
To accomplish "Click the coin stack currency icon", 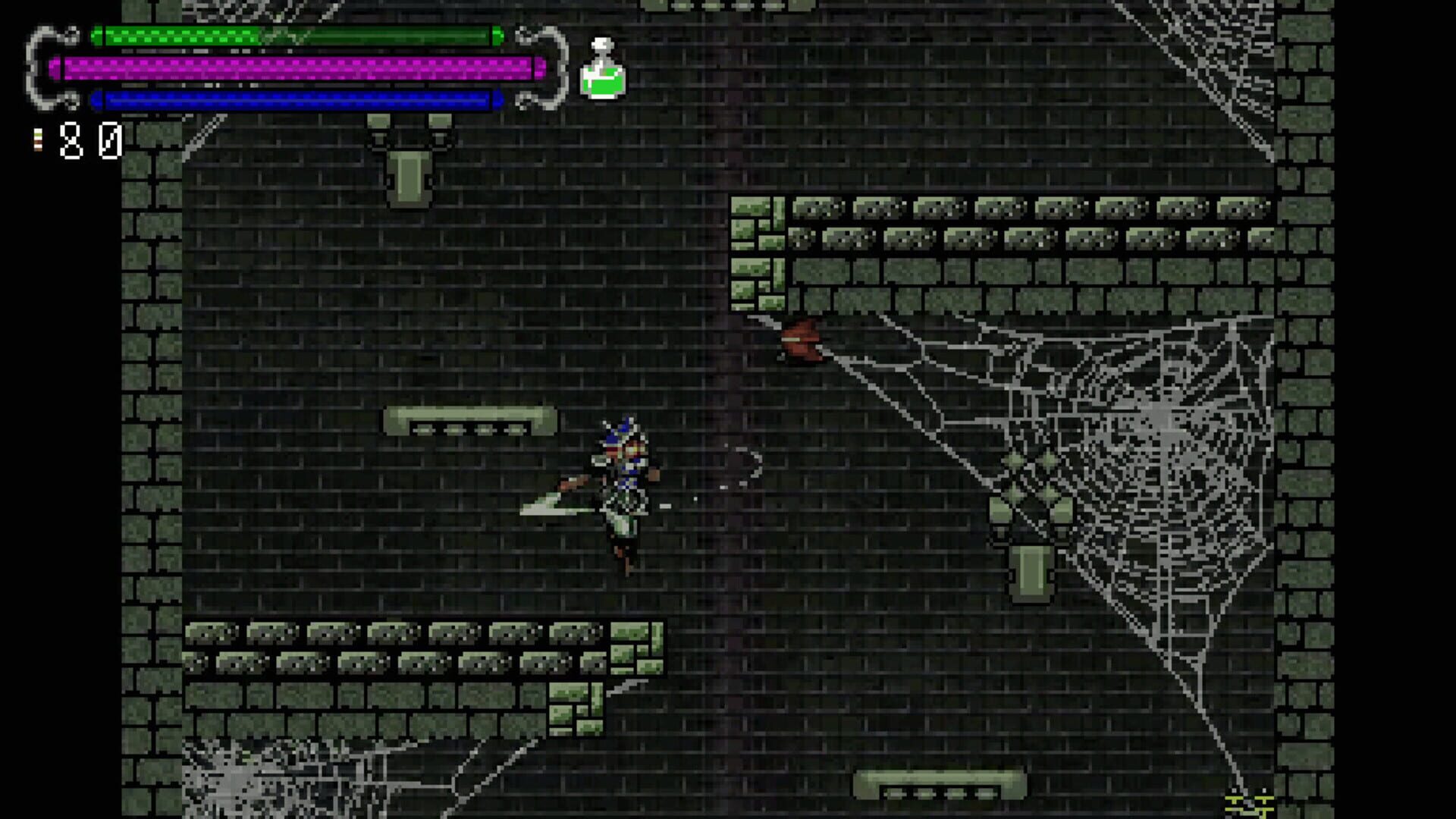I will [36, 139].
